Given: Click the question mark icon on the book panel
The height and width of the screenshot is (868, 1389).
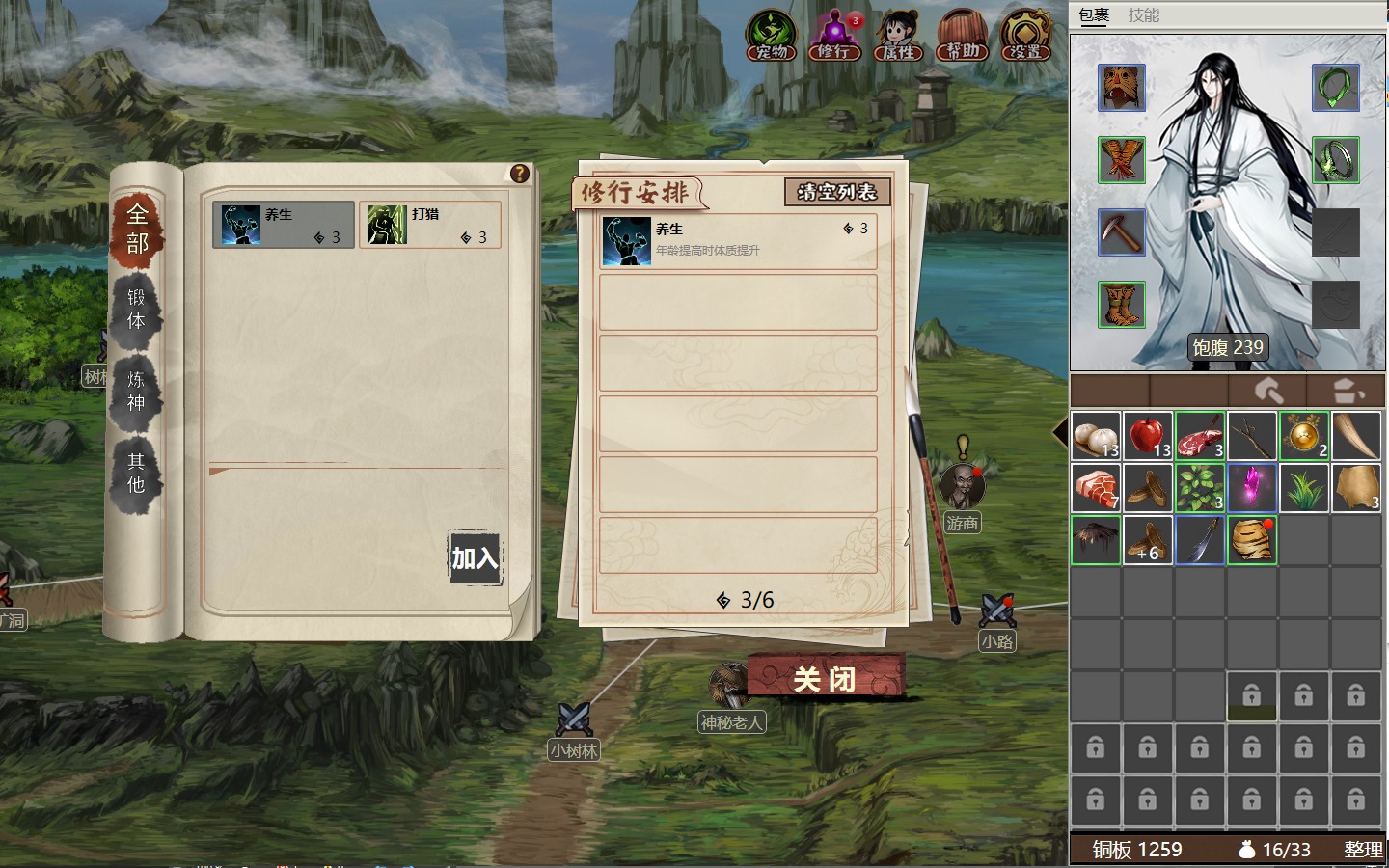Looking at the screenshot, I should tap(520, 173).
